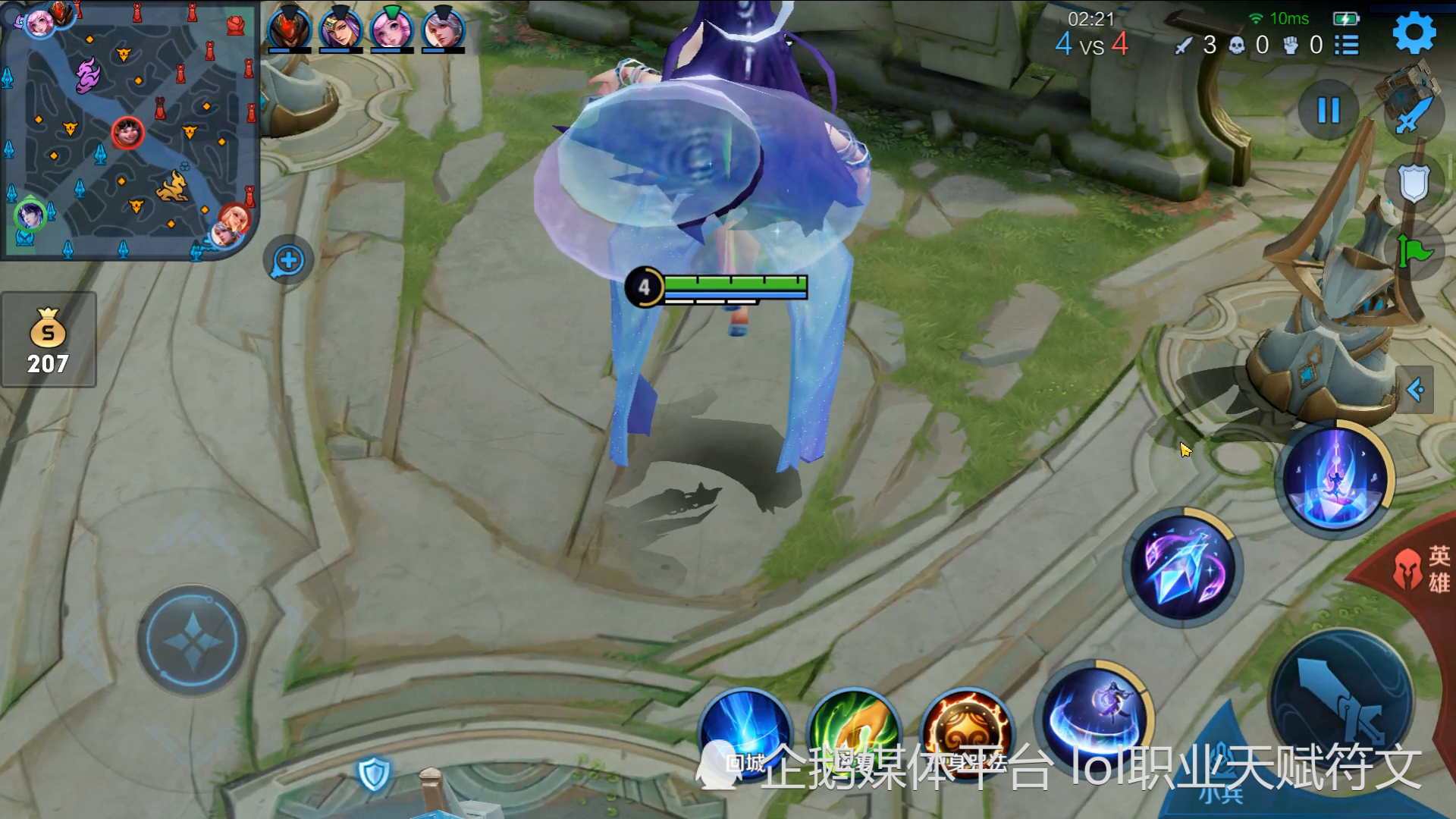Tap the minimap to view the map
Viewport: 1456px width, 819px height.
click(x=129, y=129)
